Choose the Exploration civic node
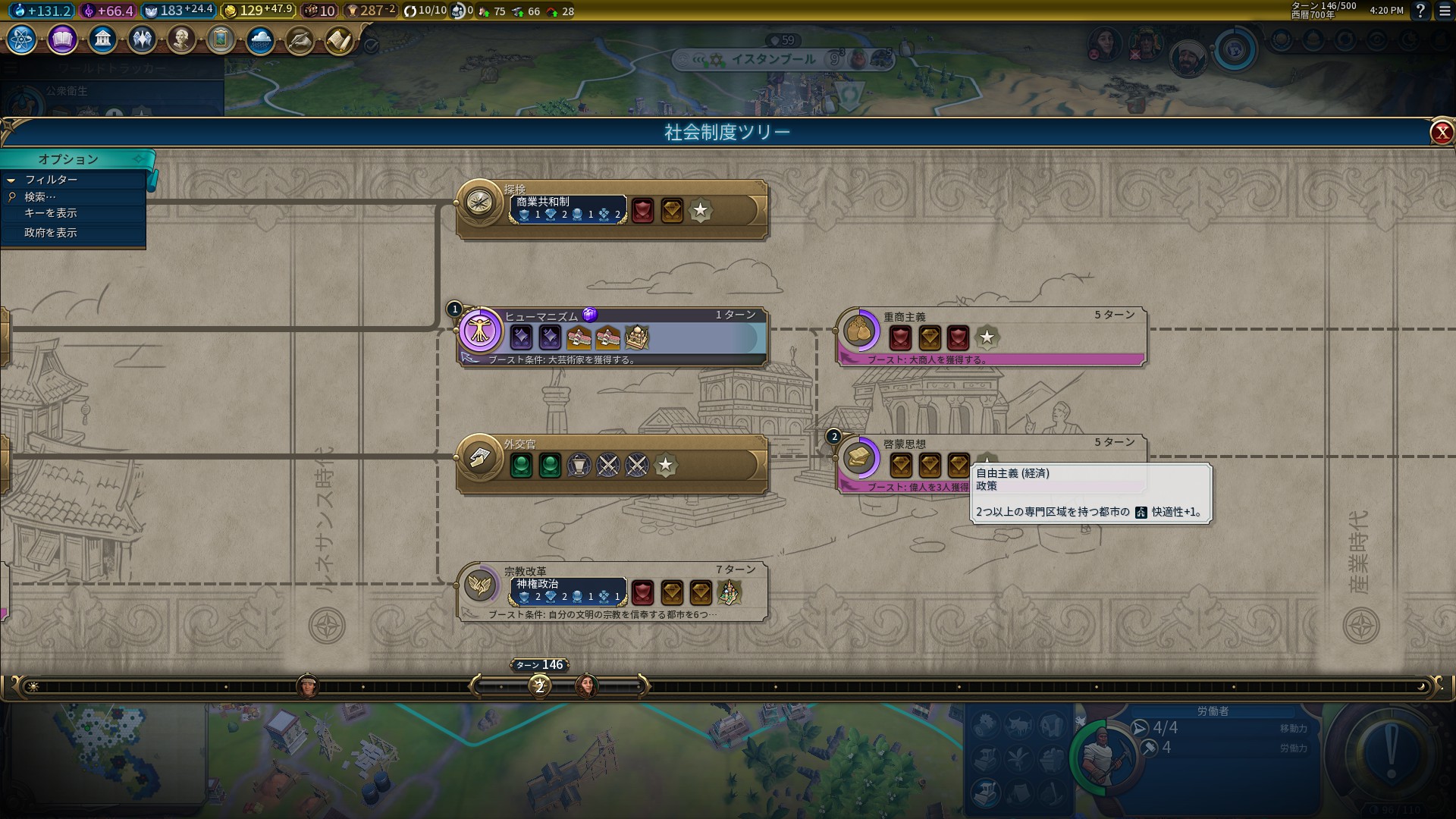This screenshot has width=1456, height=819. 481,203
